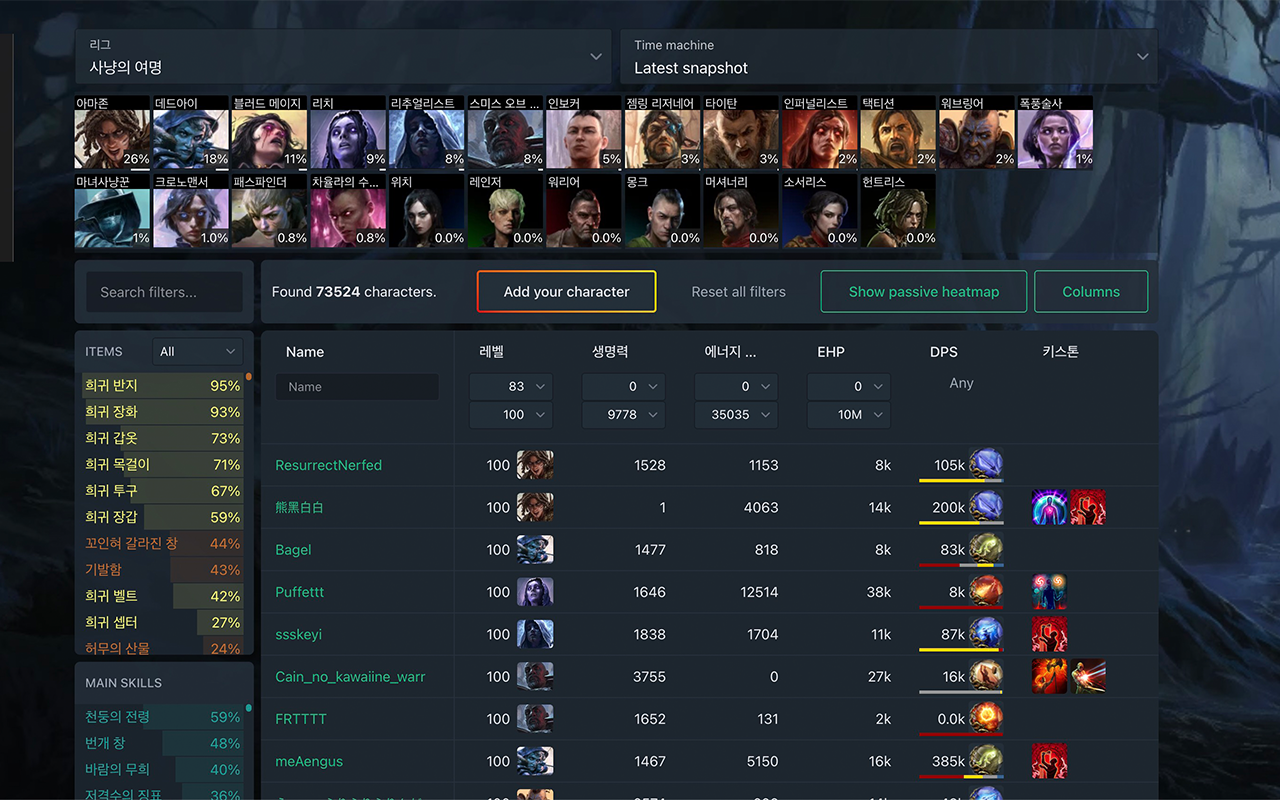The image size is (1280, 800).
Task: Click the fire skill icon in FRTTTT's row
Action: 986,718
